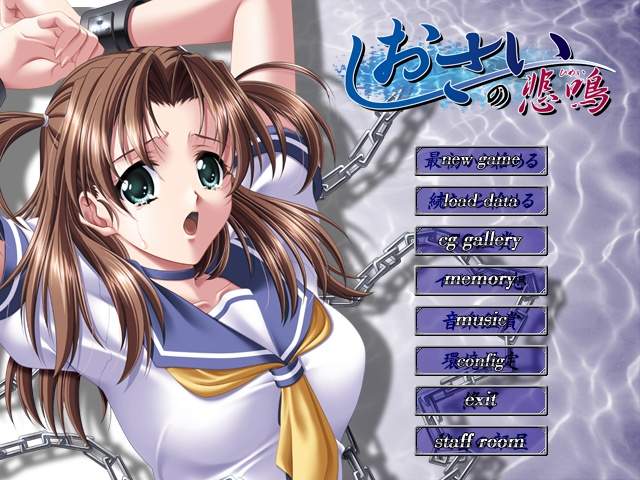Start a new game

[x=481, y=160]
